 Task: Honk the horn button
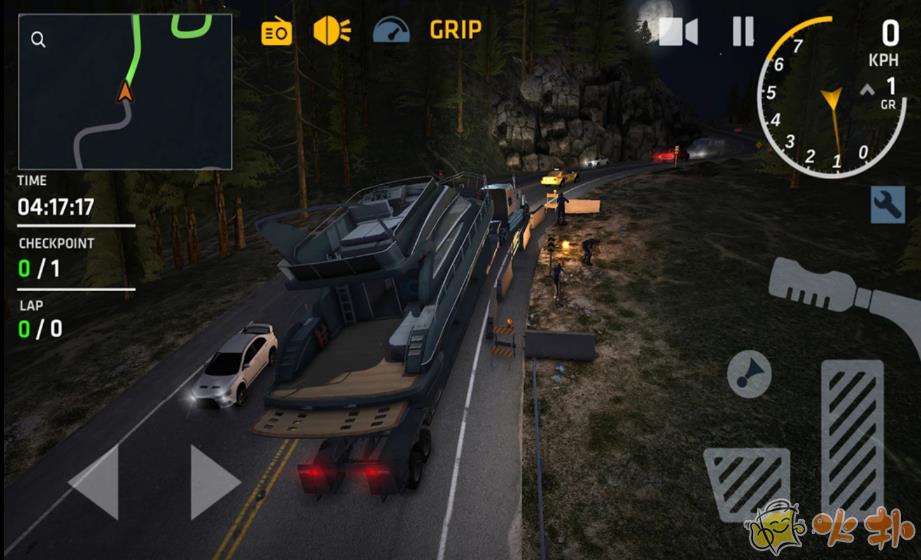pyautogui.click(x=749, y=374)
